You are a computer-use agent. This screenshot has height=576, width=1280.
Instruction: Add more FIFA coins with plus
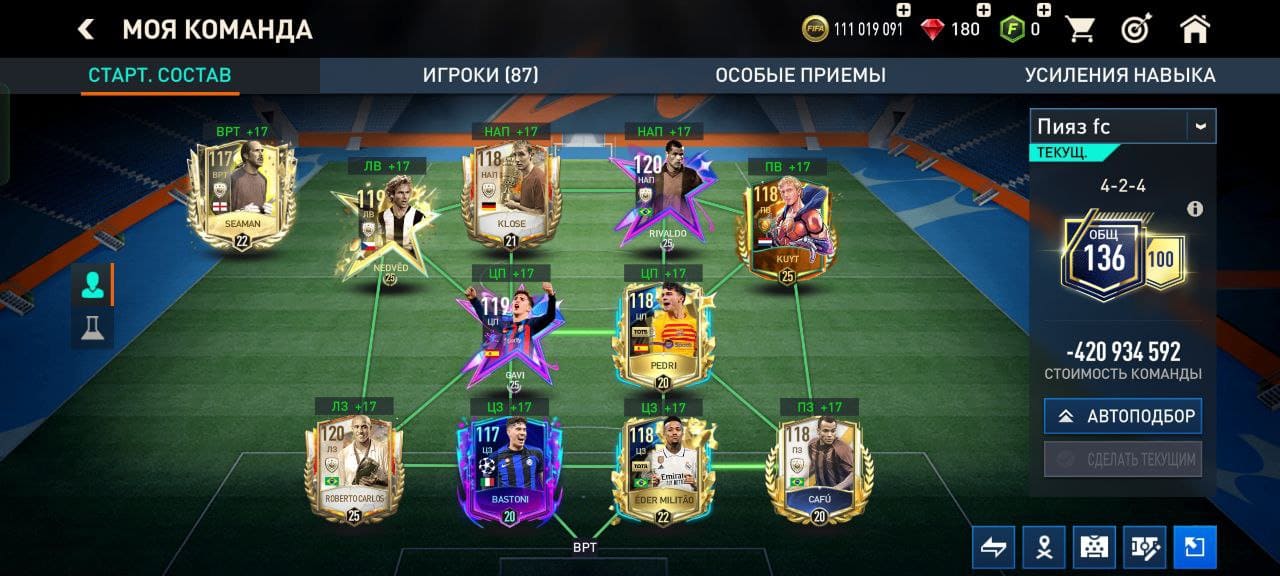(x=903, y=10)
